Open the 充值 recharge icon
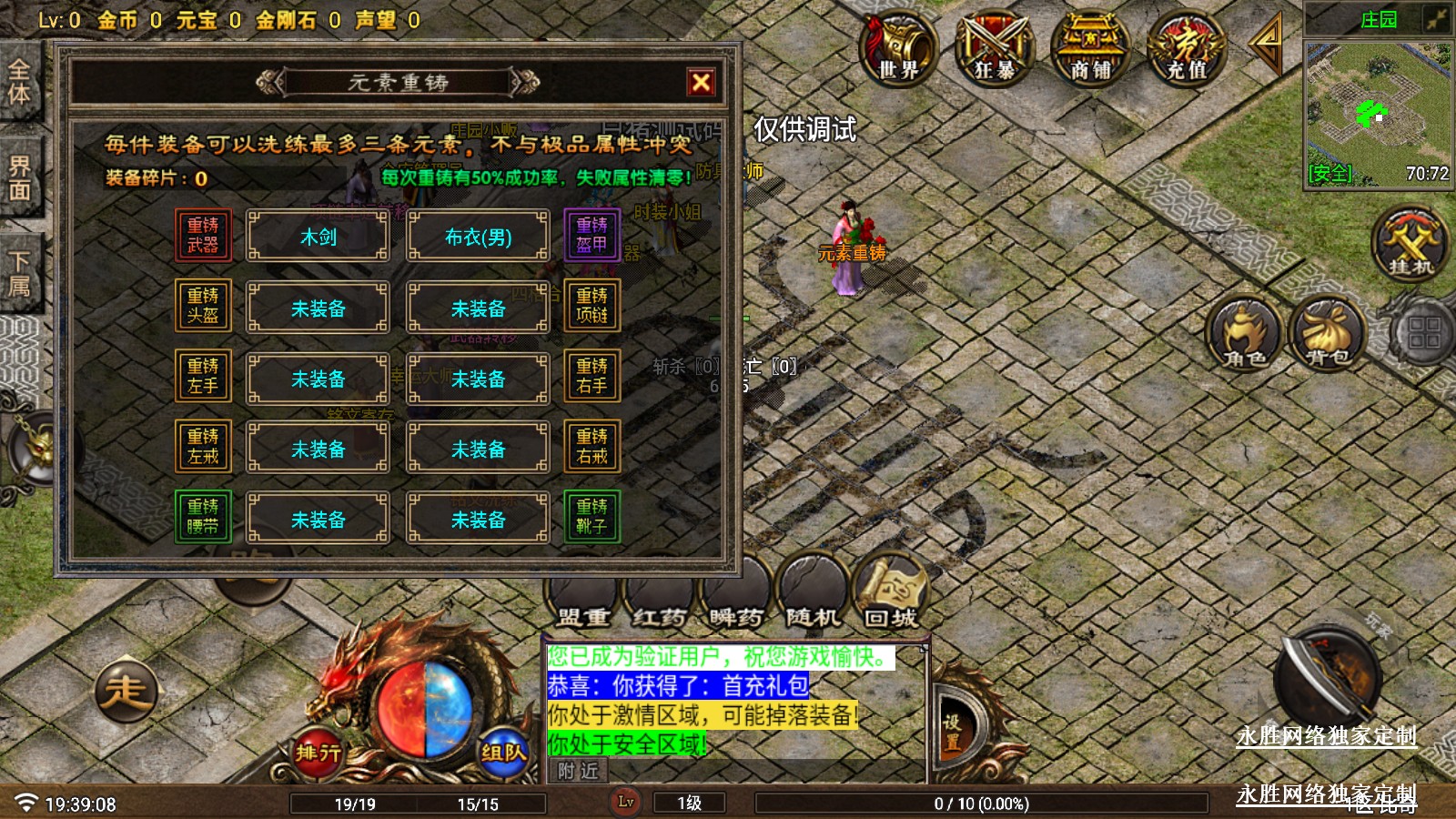Image resolution: width=1456 pixels, height=819 pixels. (x=1186, y=47)
